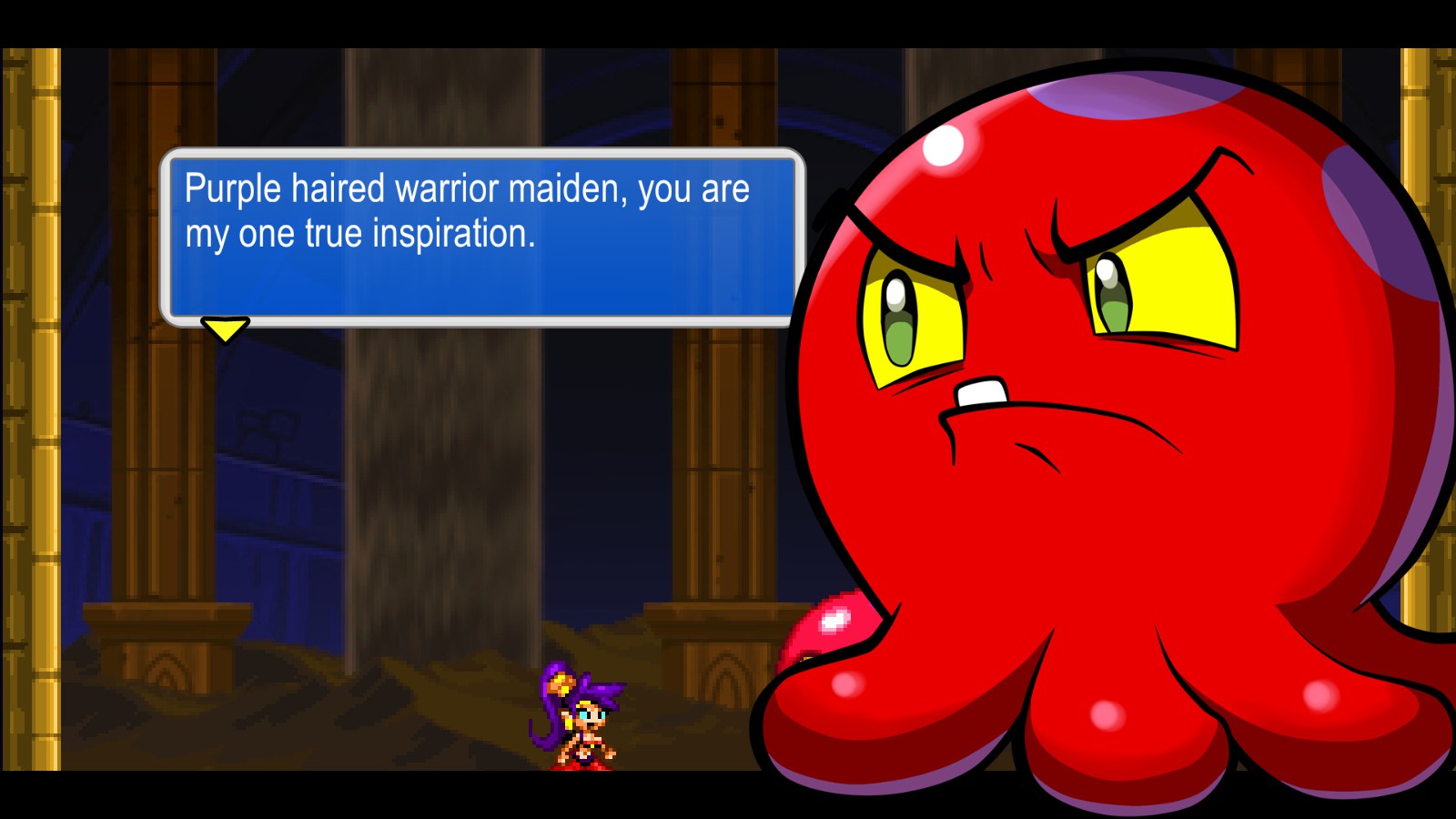Click the yellow arrow to continue dialogue

(x=225, y=329)
